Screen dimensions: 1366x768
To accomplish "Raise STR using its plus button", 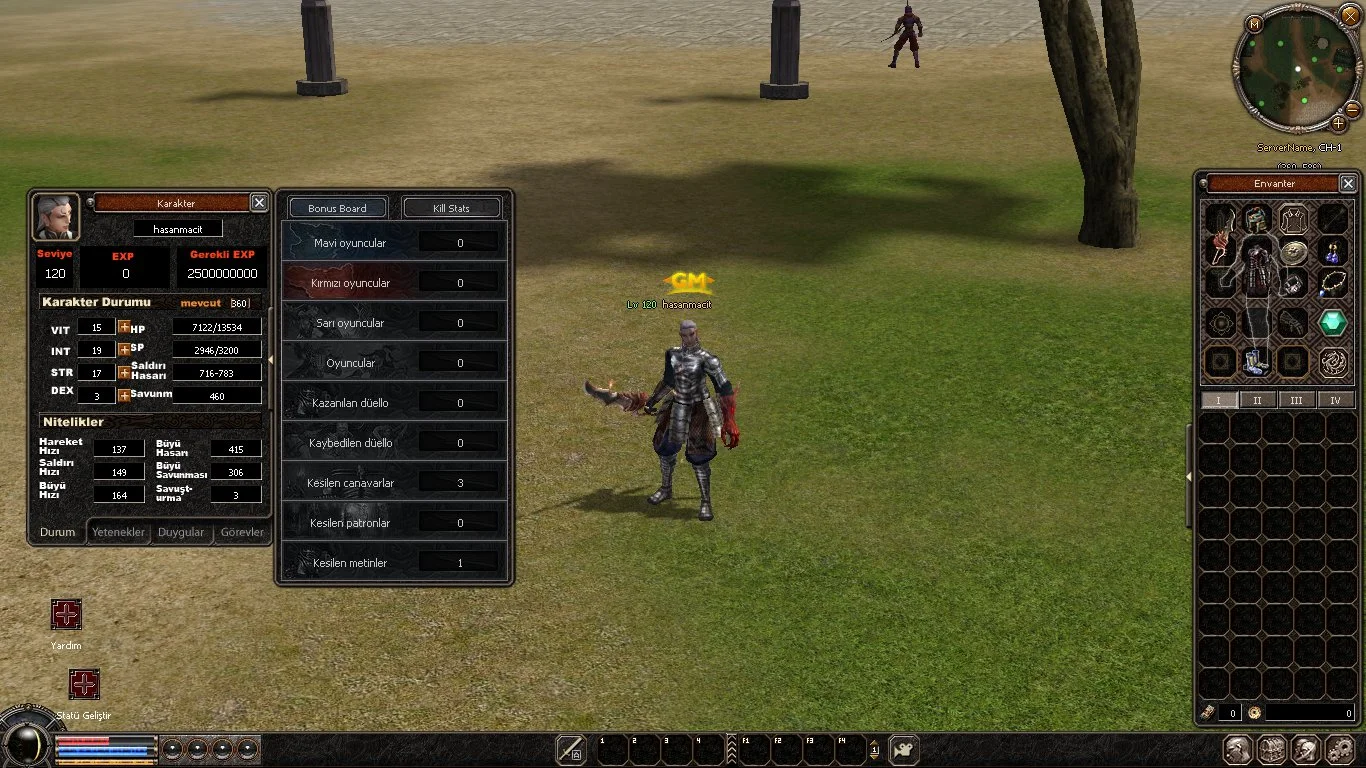I will pos(124,372).
